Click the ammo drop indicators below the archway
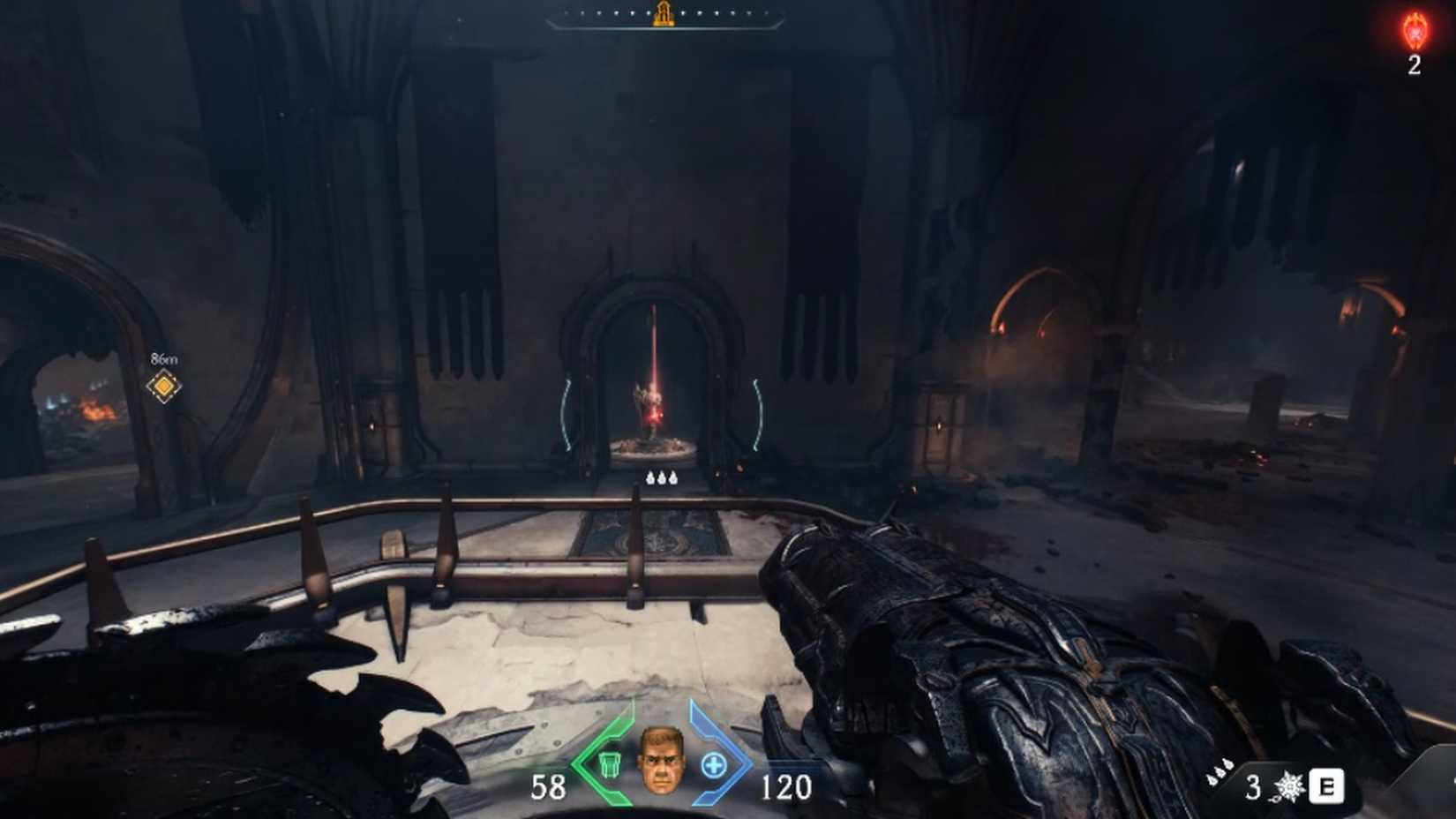The width and height of the screenshot is (1456, 819). 663,476
